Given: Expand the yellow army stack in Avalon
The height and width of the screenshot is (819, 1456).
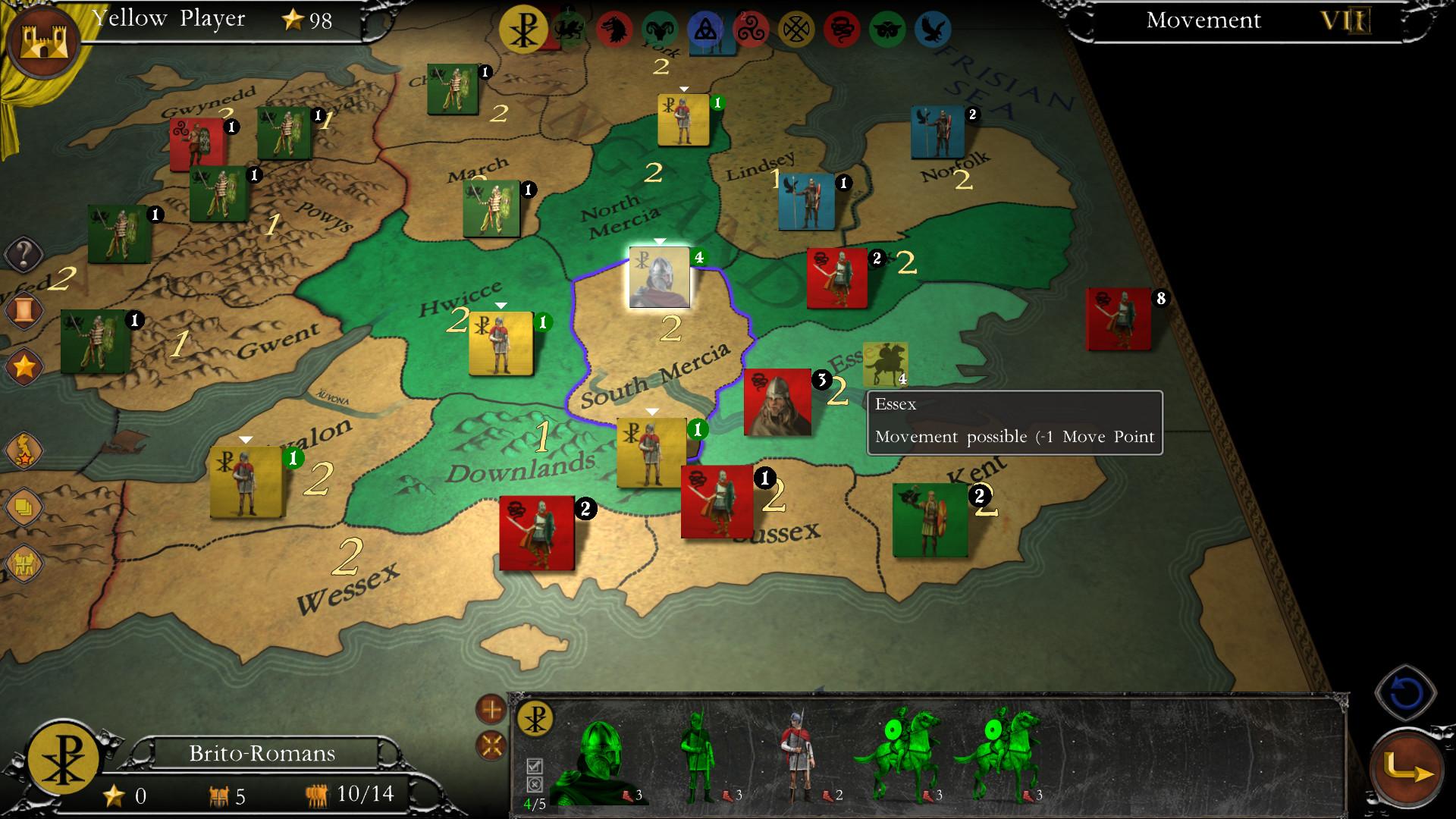Looking at the screenshot, I should 246,438.
